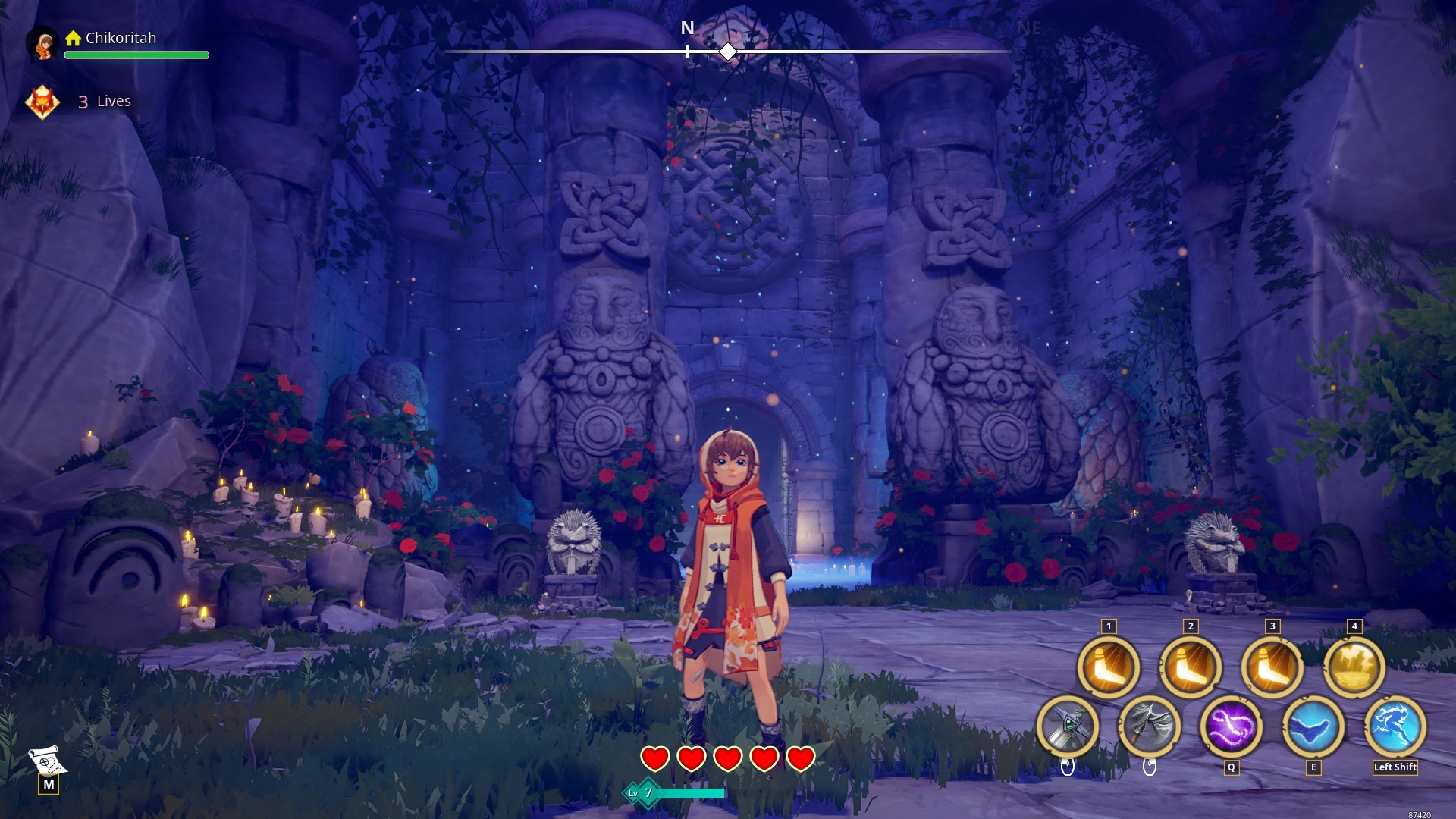
Task: Trigger the boomerang ability in slot 3
Action: 1272,667
